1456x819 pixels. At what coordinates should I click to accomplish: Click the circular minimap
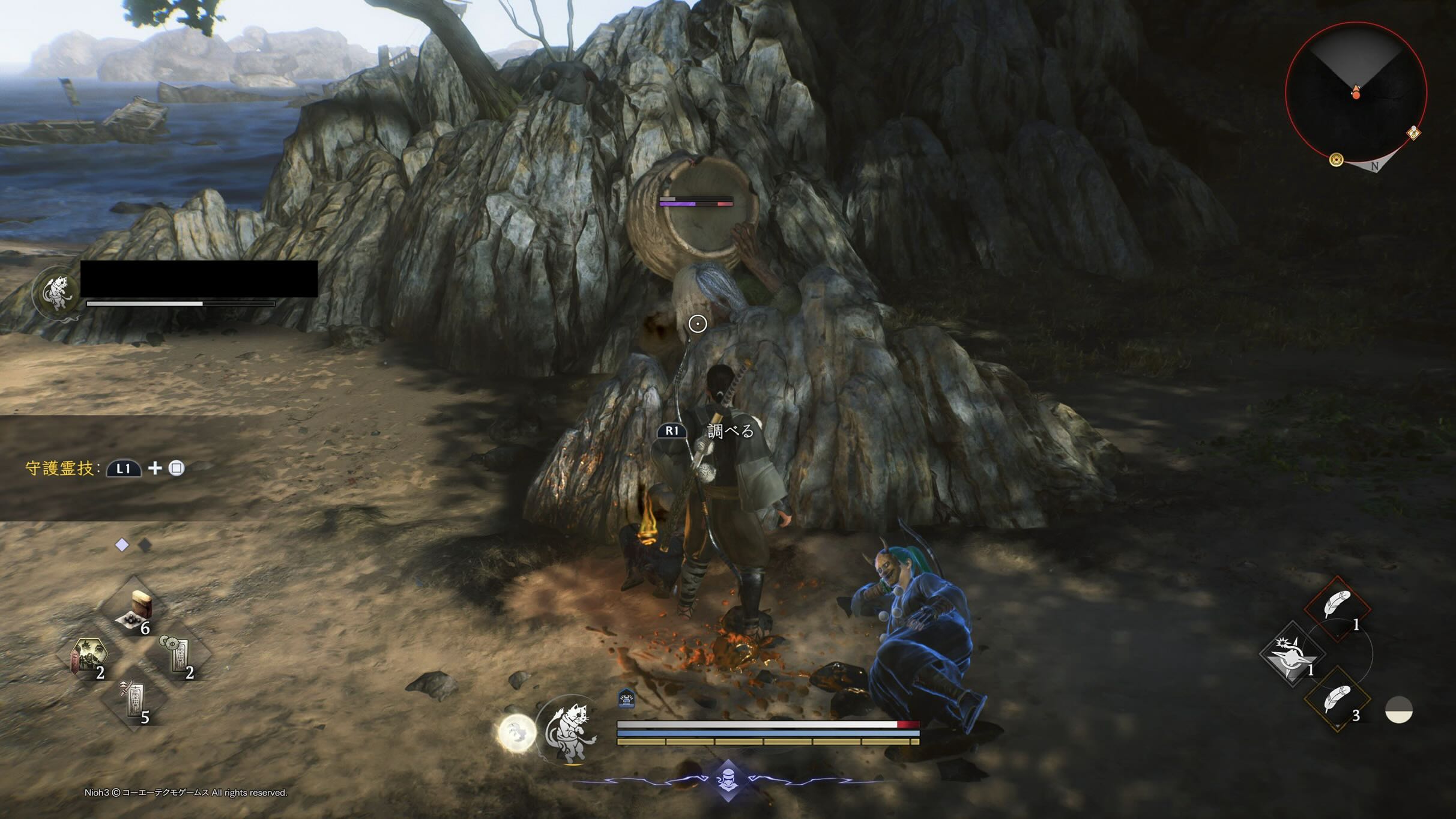tap(1356, 93)
